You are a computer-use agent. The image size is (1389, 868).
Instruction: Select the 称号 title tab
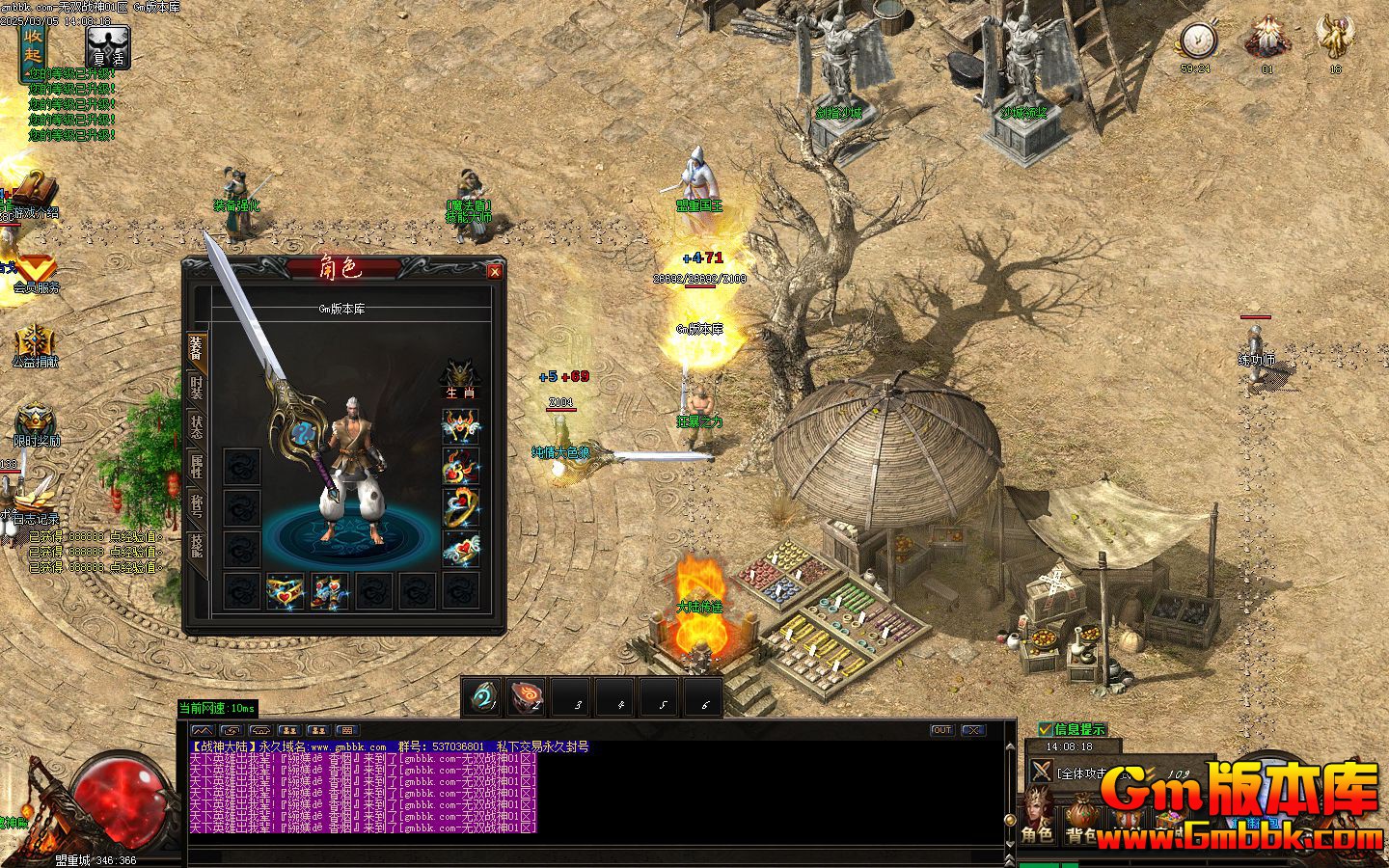tap(196, 506)
